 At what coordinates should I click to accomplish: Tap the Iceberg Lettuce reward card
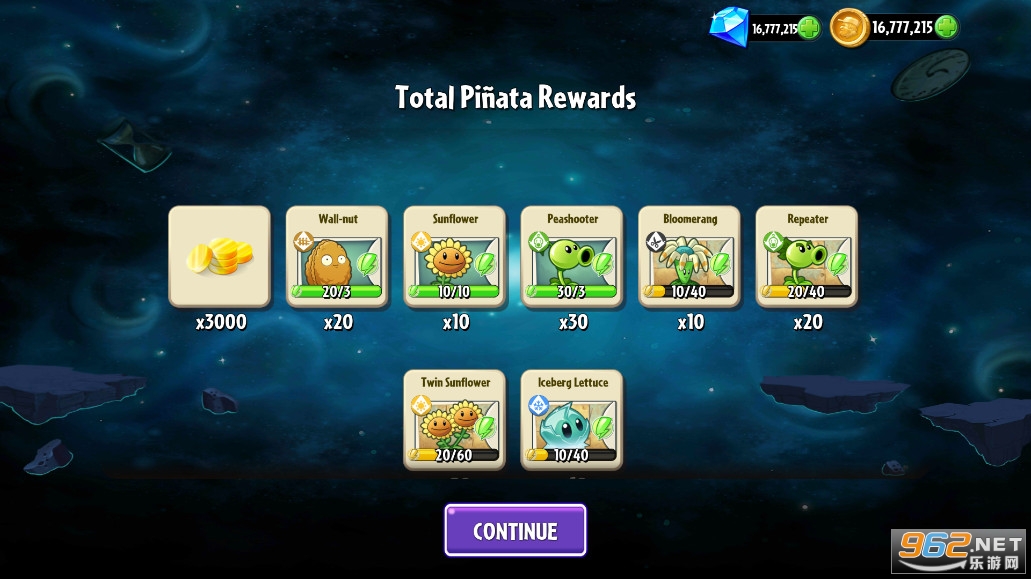tap(572, 420)
